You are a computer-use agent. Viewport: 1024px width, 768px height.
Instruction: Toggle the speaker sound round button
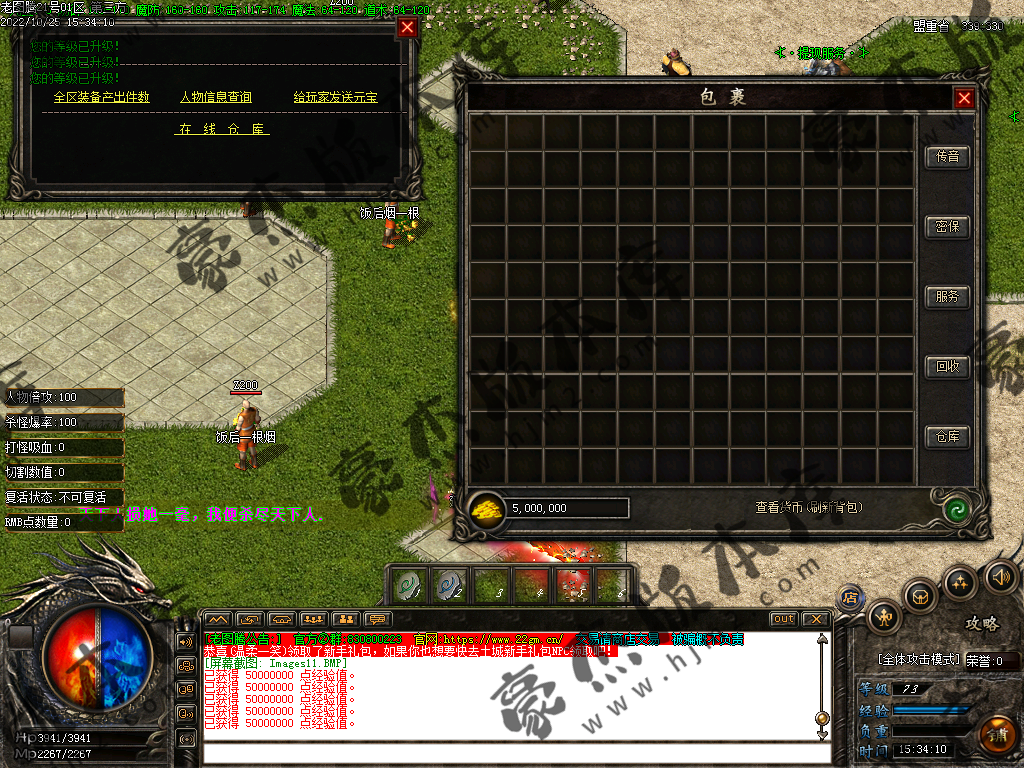(x=1000, y=577)
